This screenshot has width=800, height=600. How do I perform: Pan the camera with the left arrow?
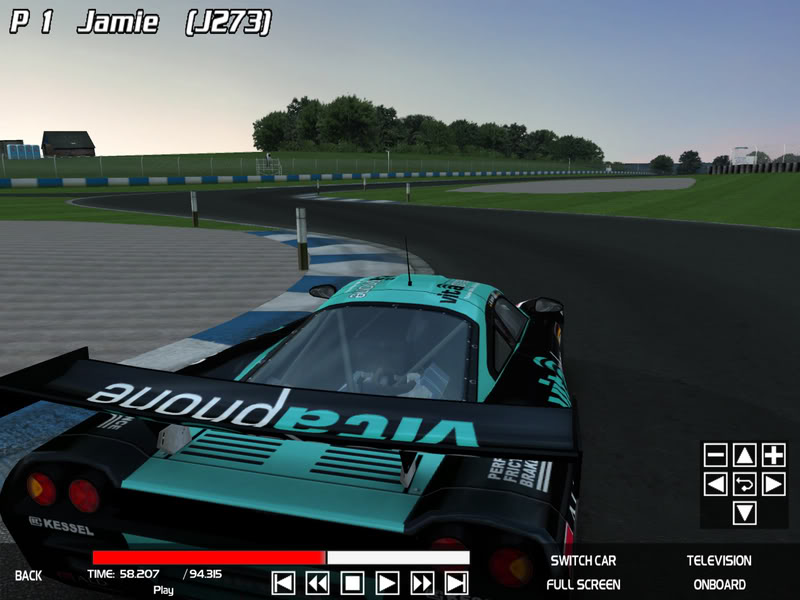pyautogui.click(x=716, y=484)
